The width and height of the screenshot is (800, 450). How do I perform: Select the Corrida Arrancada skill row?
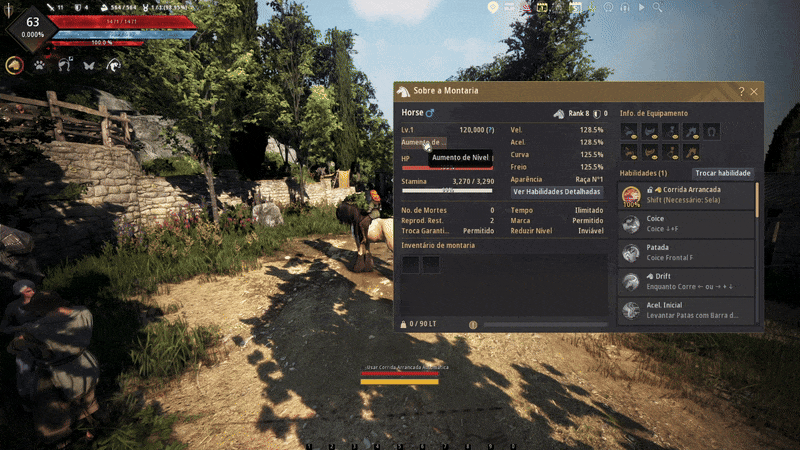(x=686, y=195)
